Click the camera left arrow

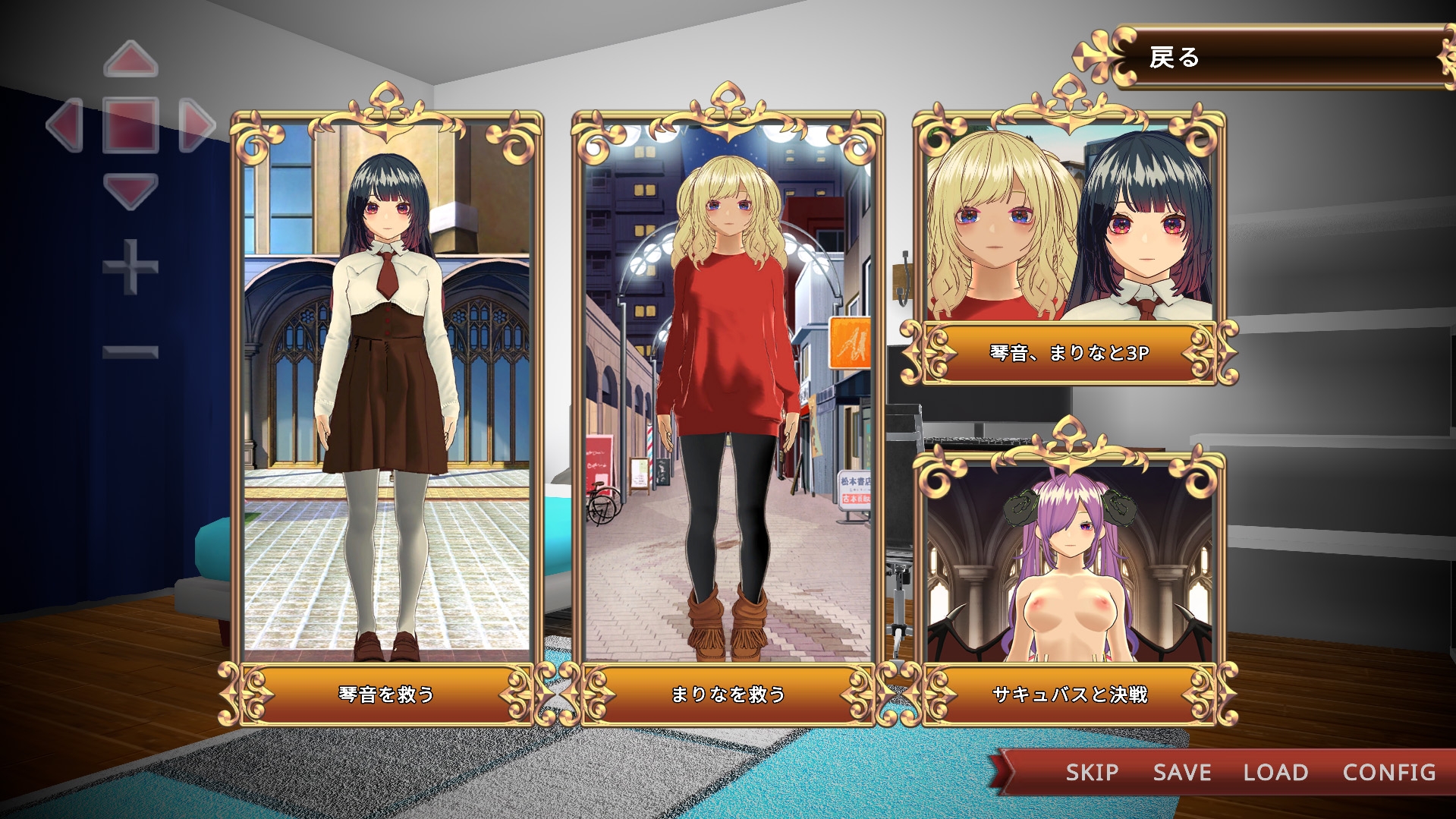tap(65, 124)
